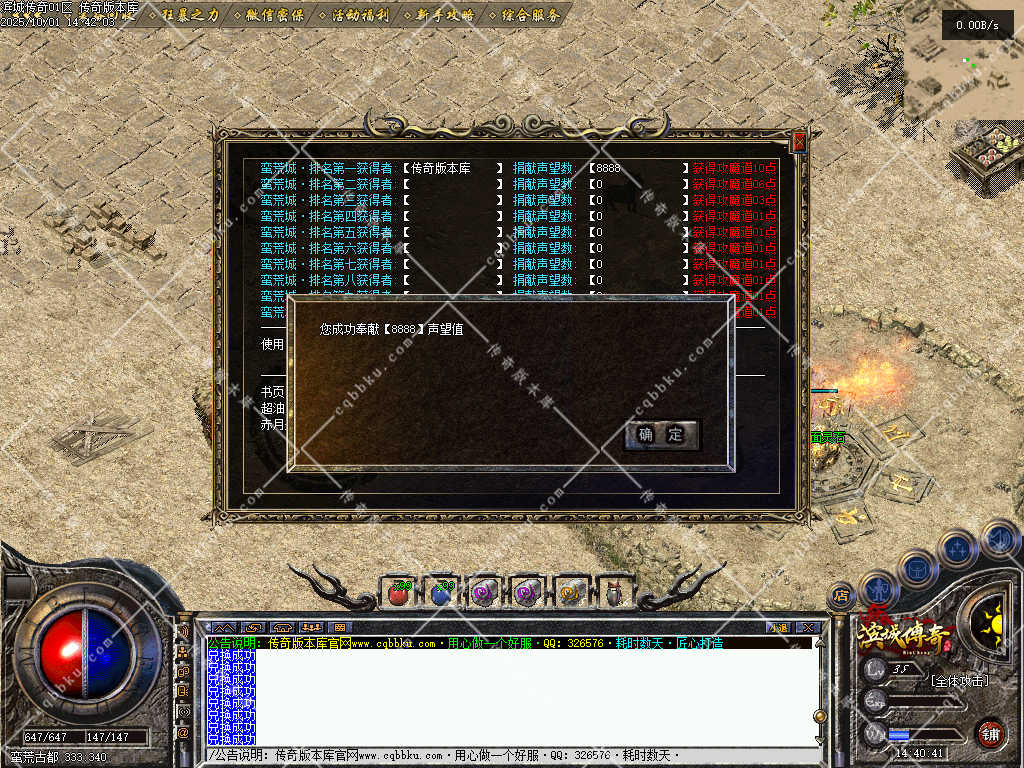This screenshot has height=768, width=1024.
Task: Click the minimap in the corner
Action: (964, 62)
